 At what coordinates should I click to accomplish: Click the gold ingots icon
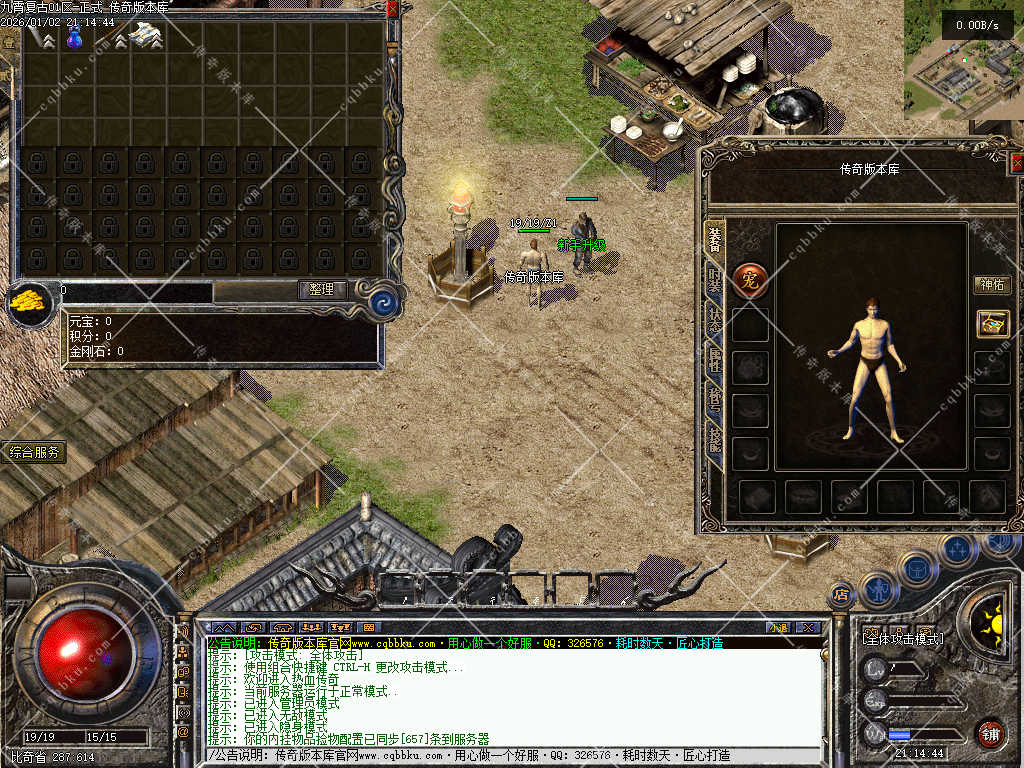point(29,300)
